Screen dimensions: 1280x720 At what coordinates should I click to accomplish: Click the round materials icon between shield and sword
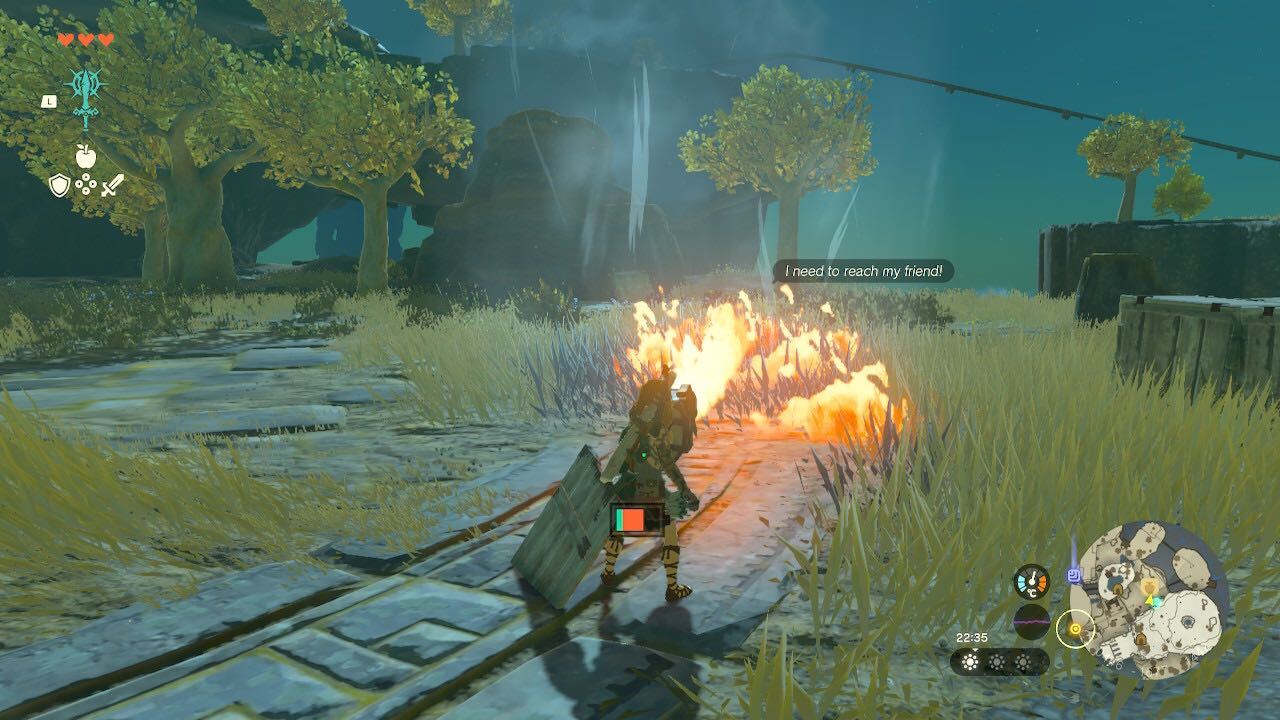click(86, 183)
